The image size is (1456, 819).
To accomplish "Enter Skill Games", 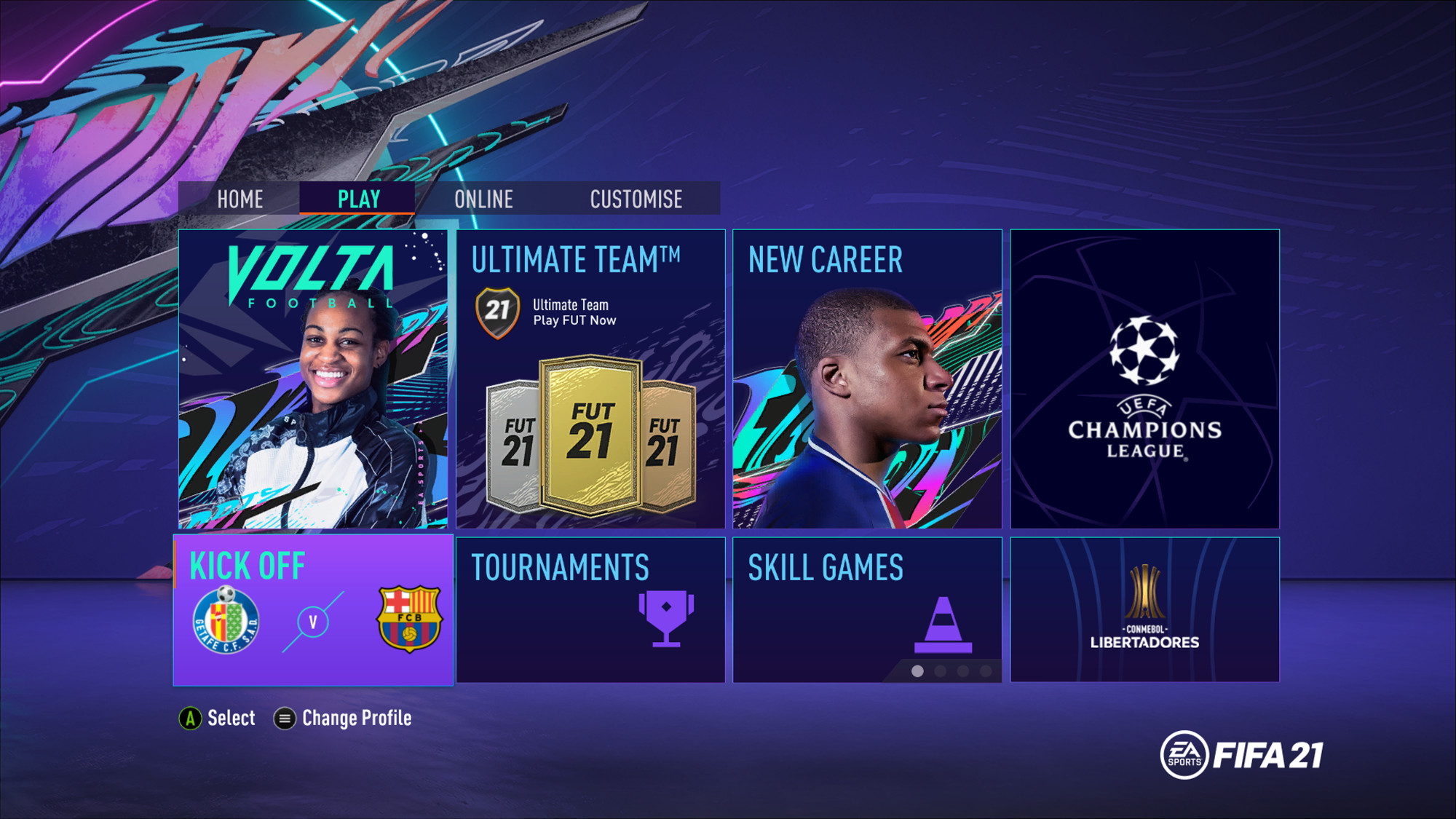I will (867, 610).
